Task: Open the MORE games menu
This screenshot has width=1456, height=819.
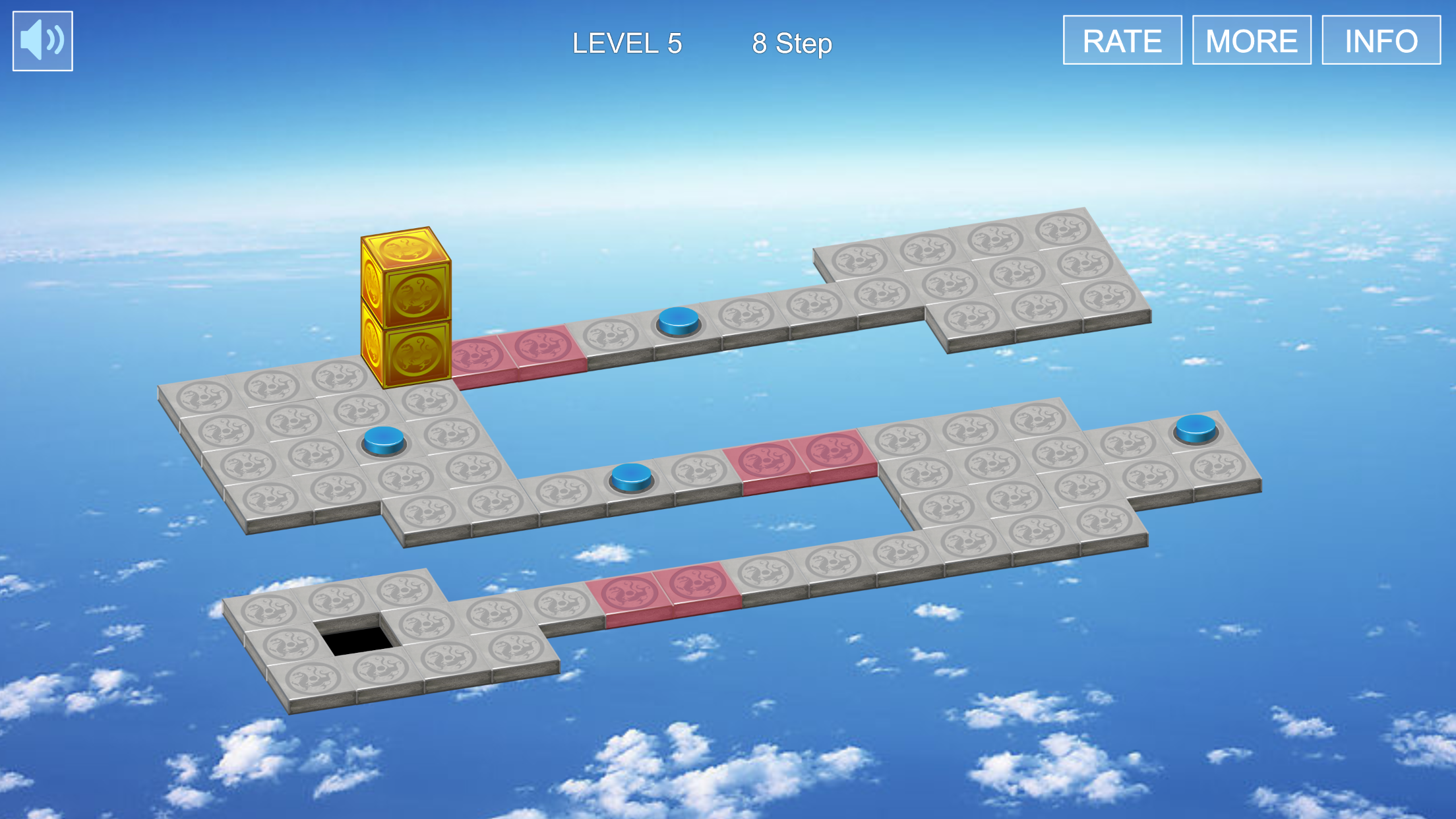Action: click(x=1252, y=41)
